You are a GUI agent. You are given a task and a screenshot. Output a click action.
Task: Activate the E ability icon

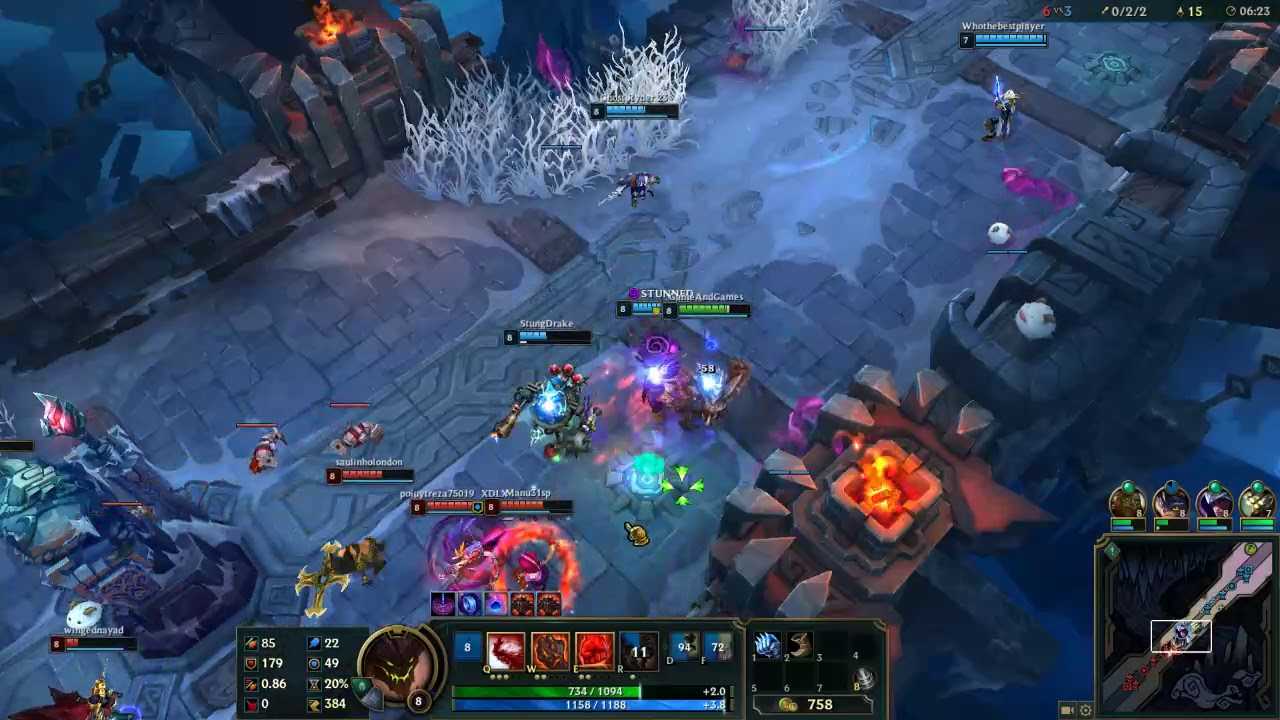[595, 649]
